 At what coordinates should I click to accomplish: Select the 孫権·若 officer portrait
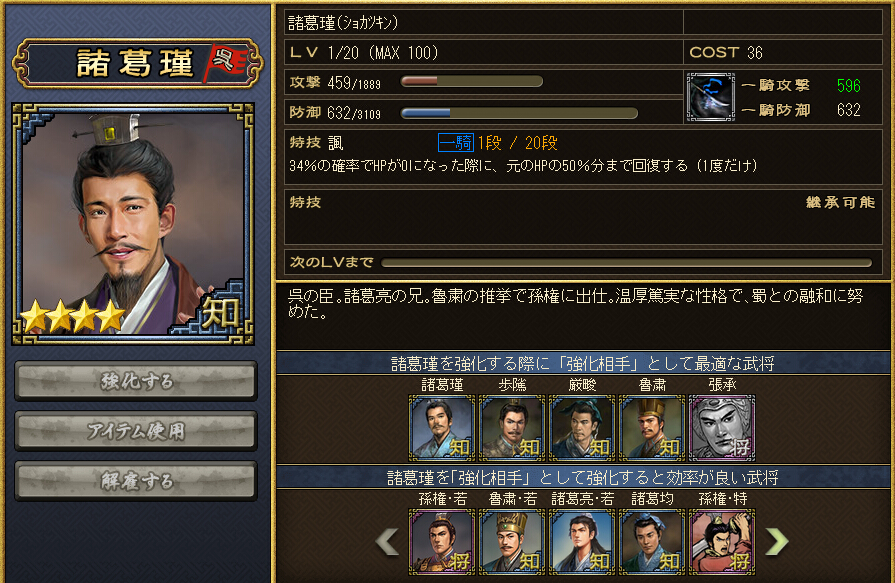coord(441,541)
